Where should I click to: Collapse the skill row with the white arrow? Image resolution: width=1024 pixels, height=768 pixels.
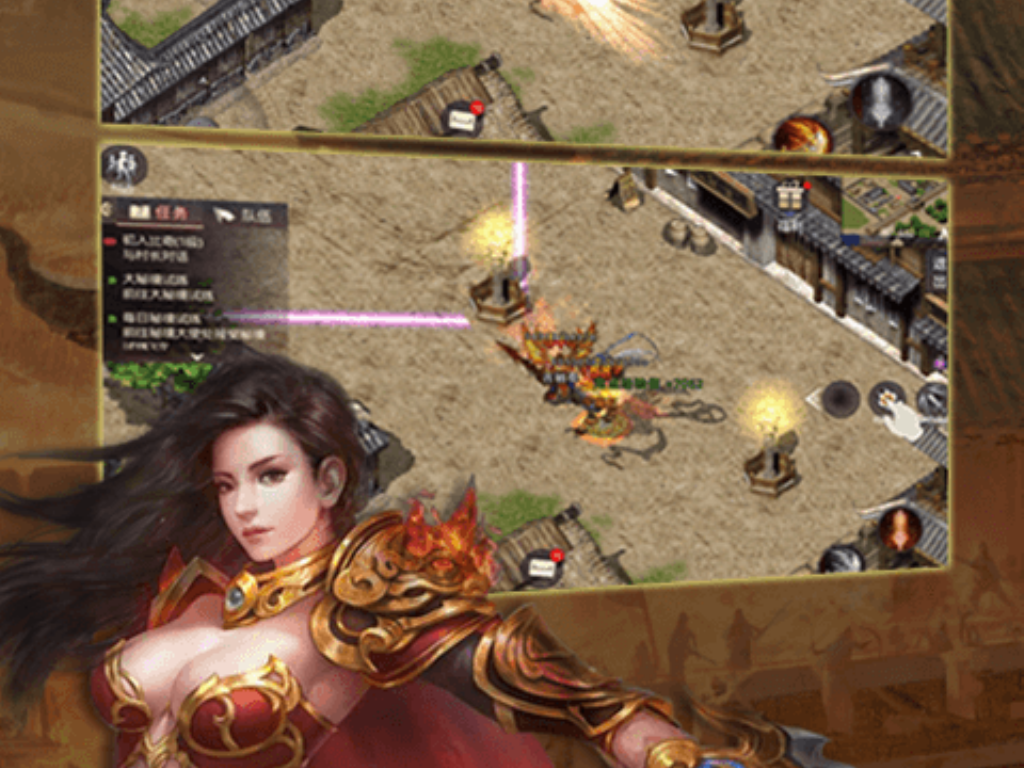[813, 400]
